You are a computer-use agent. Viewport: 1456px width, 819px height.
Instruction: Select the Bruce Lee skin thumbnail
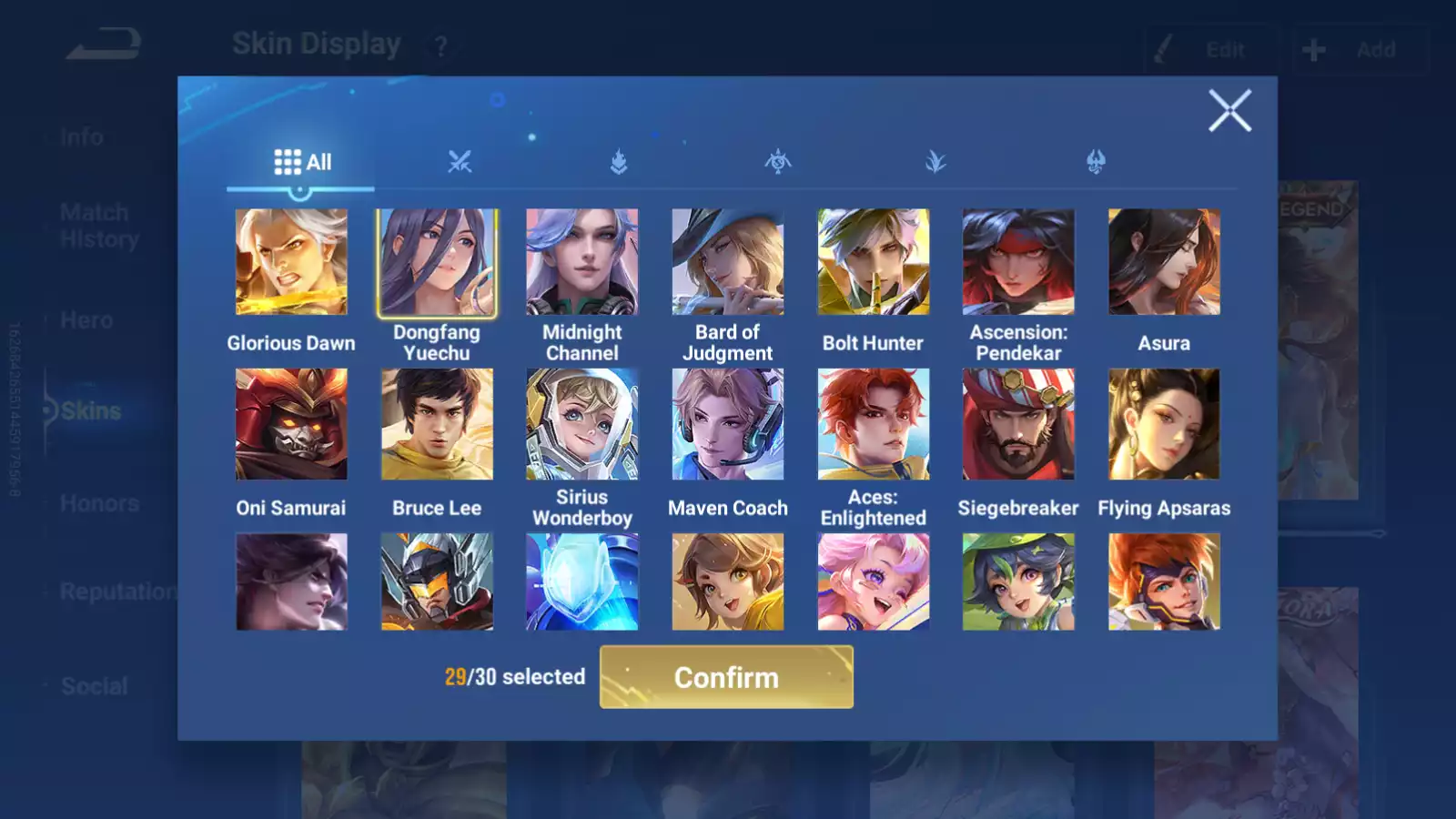point(437,423)
